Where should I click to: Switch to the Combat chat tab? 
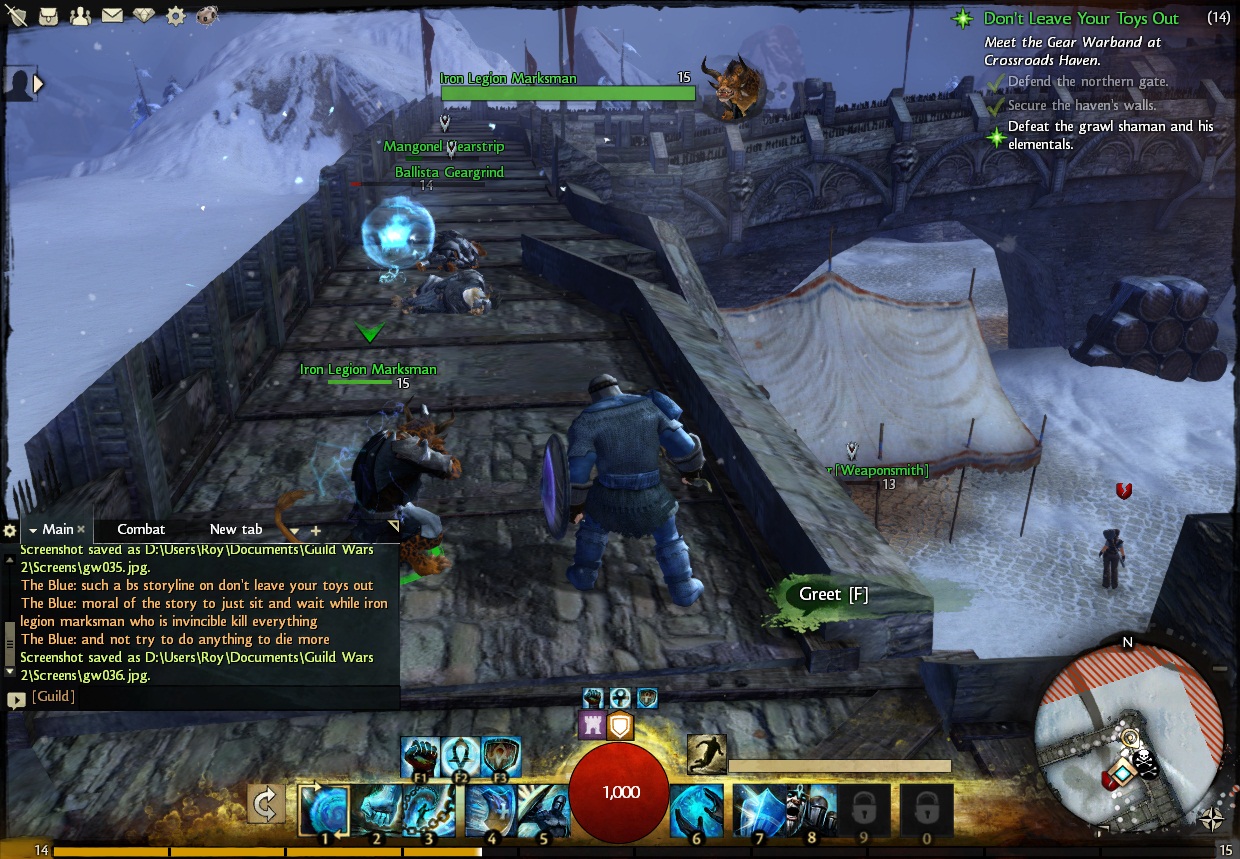tap(141, 529)
